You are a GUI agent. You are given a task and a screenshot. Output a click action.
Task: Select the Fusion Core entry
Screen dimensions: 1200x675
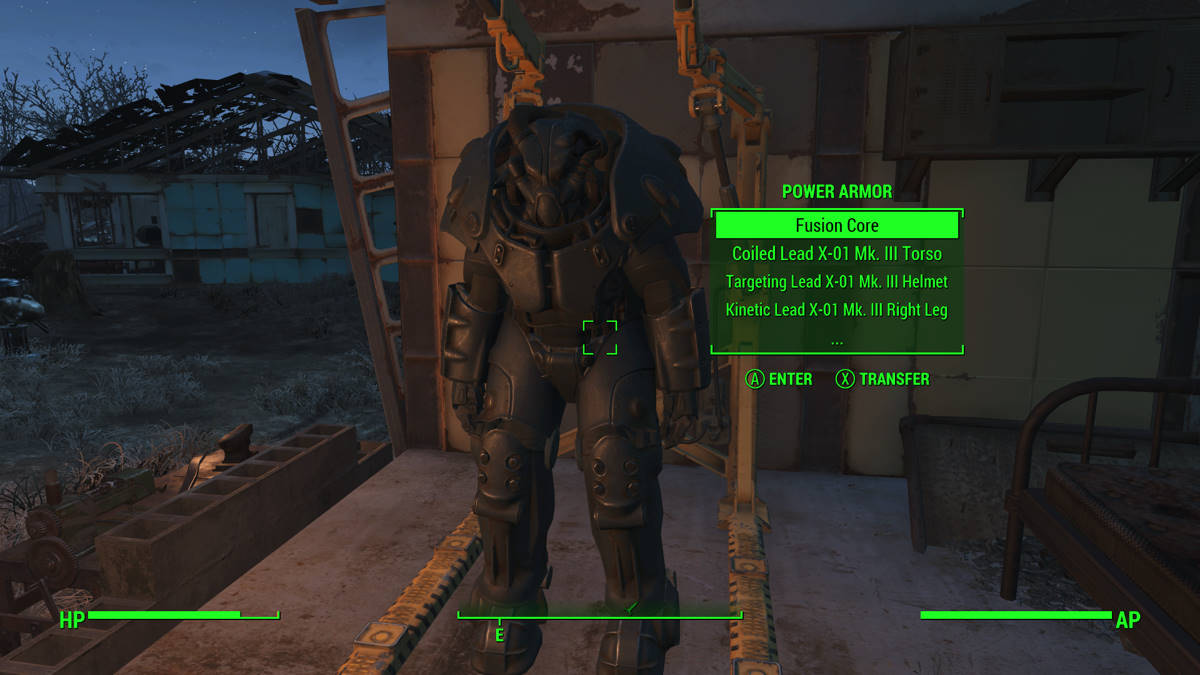click(836, 225)
